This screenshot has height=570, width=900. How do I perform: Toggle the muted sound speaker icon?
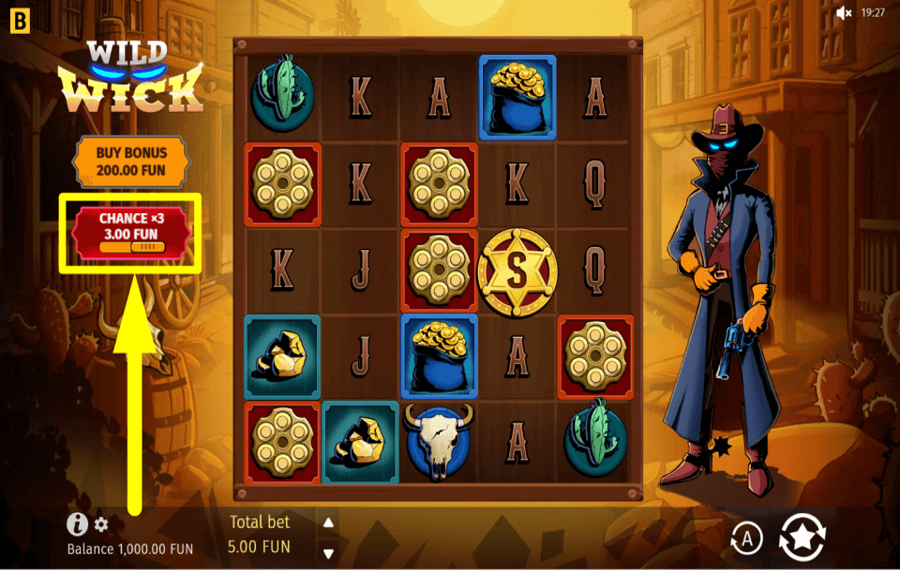point(844,13)
